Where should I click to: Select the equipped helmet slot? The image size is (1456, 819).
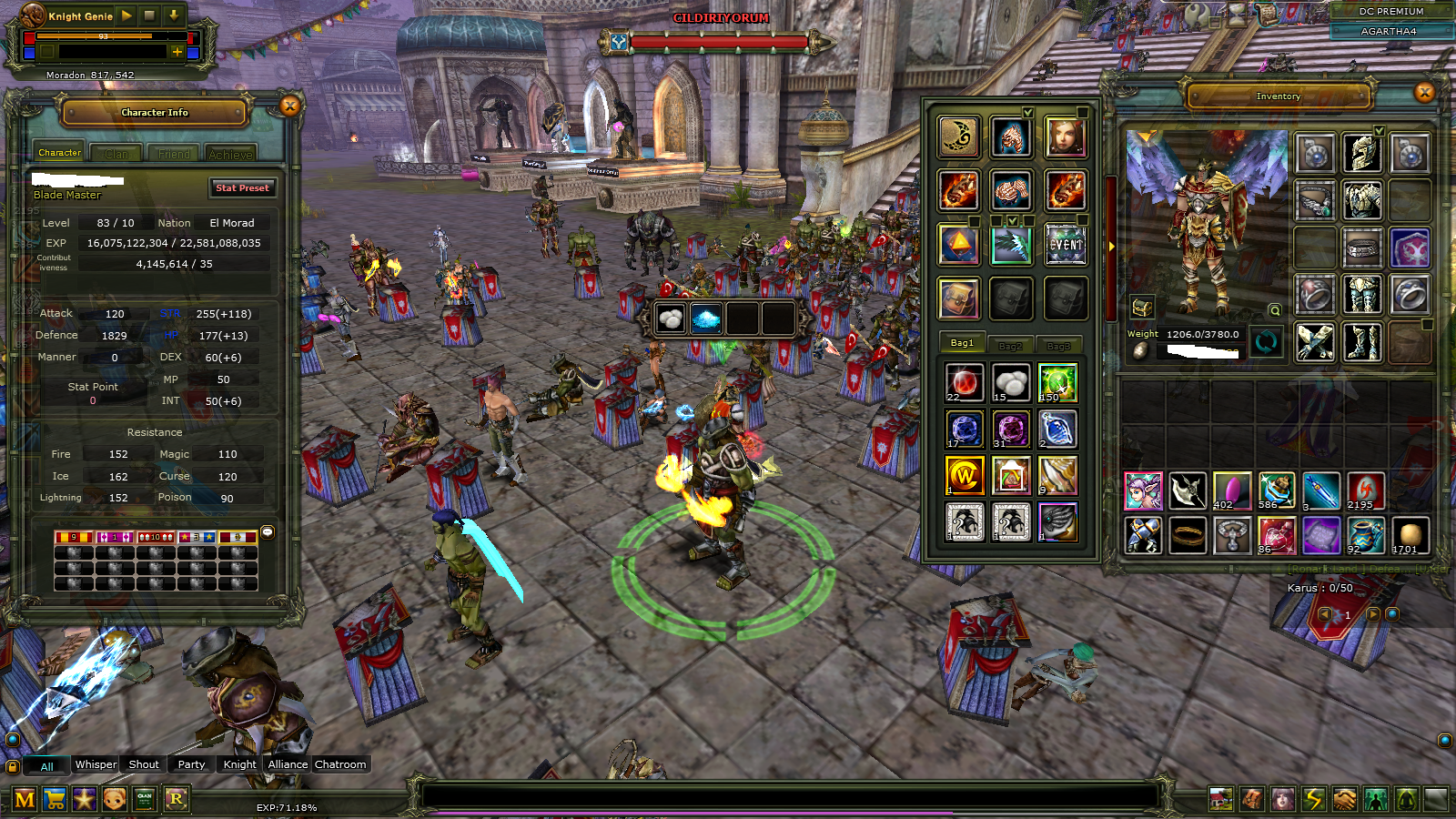[x=1361, y=154]
